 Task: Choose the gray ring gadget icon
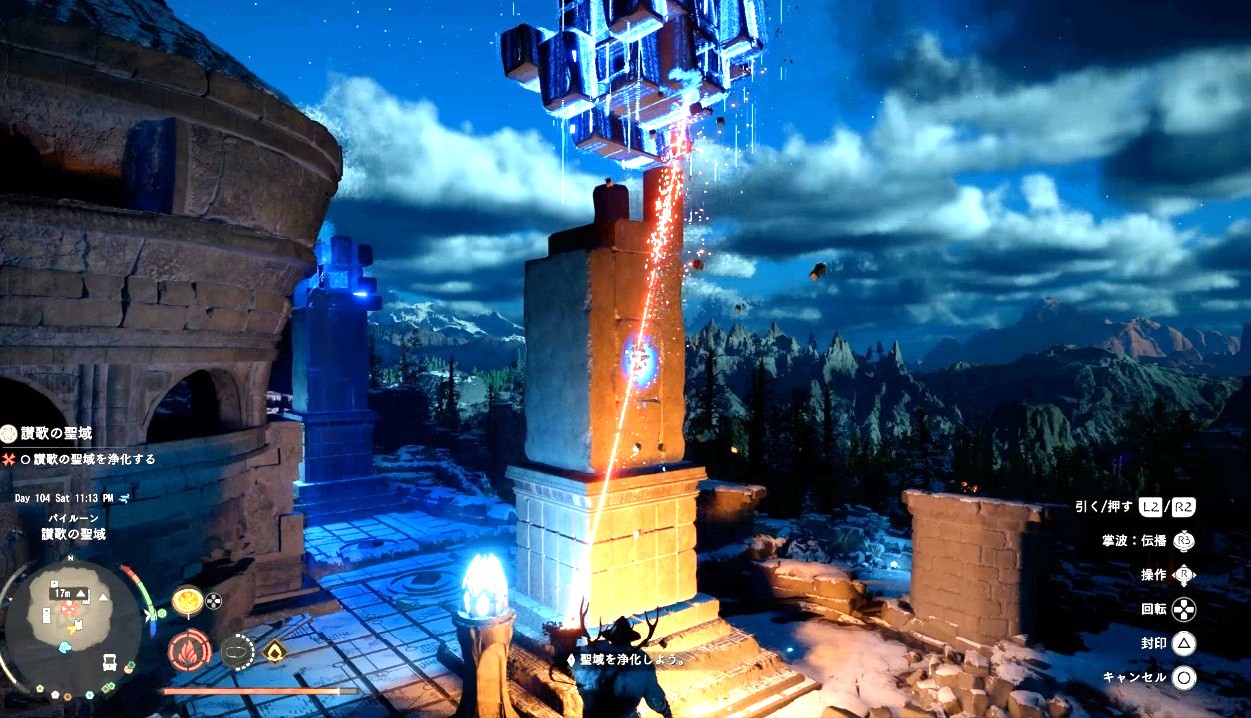pos(236,650)
